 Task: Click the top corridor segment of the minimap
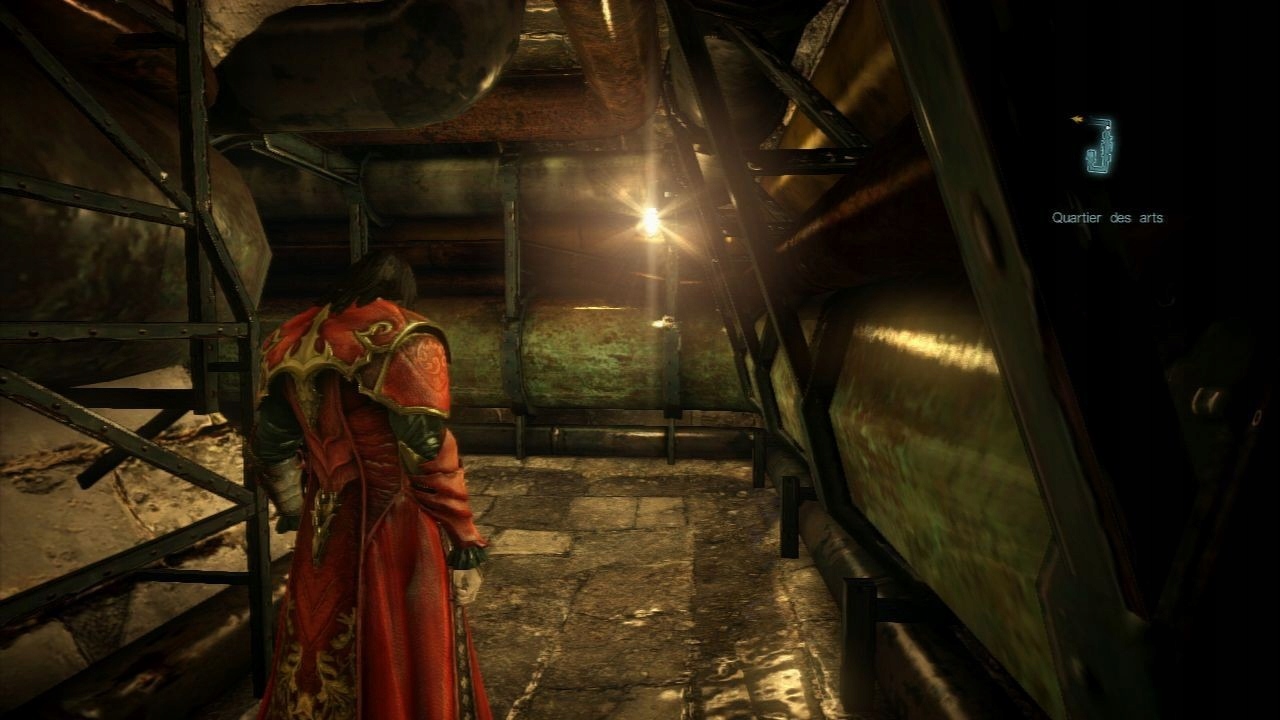[1098, 120]
